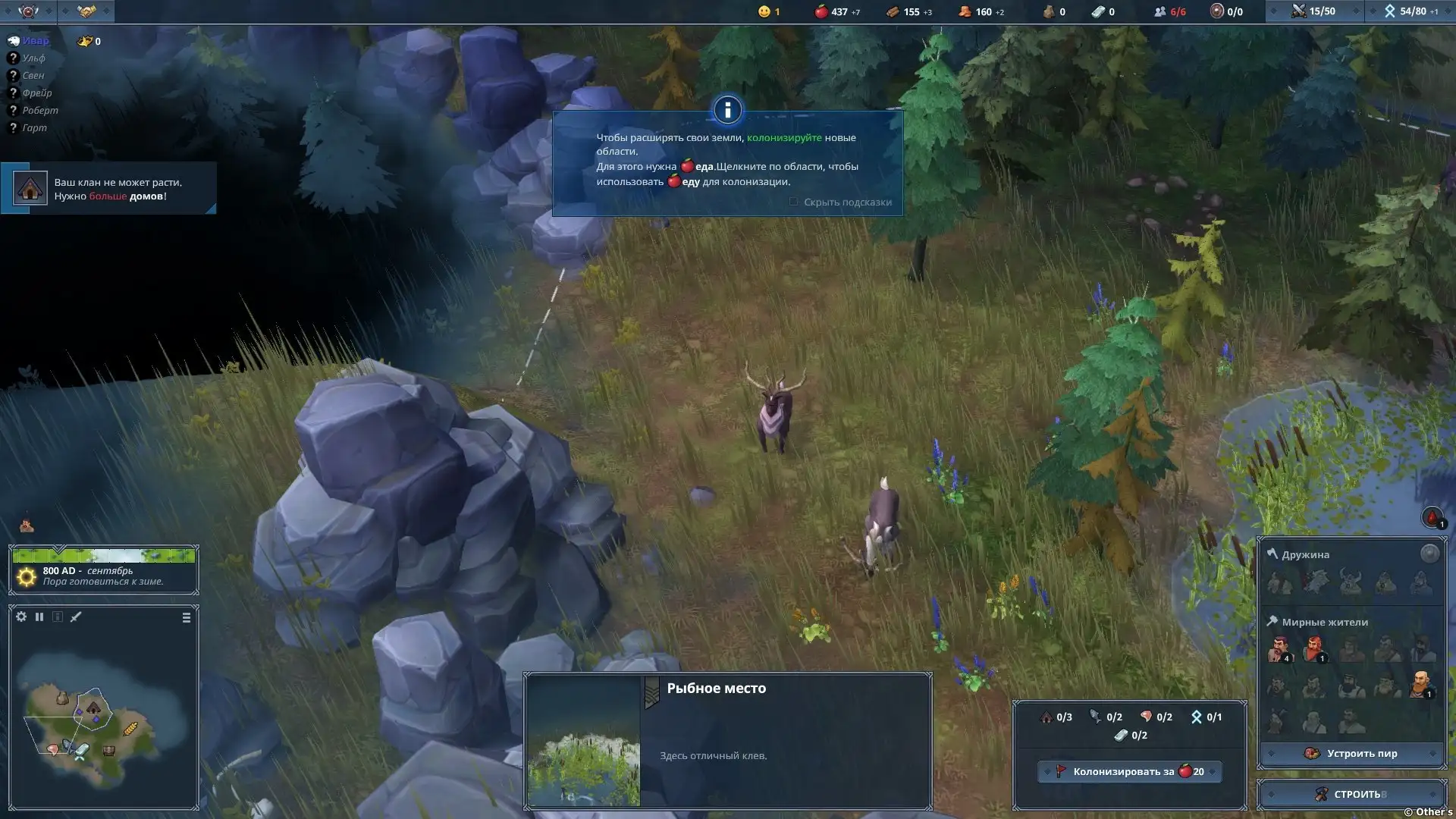Open the fame panel showing 15/50

[1314, 11]
